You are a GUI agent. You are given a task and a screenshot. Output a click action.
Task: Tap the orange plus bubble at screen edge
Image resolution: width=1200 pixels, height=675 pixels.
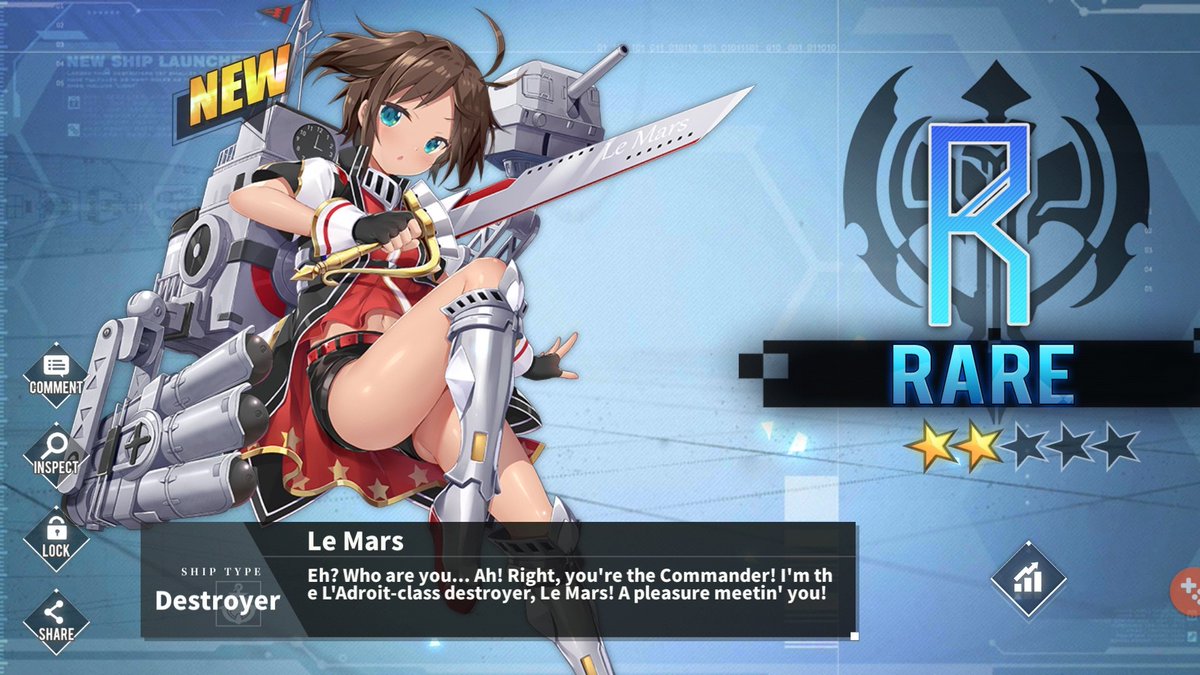tap(1187, 588)
